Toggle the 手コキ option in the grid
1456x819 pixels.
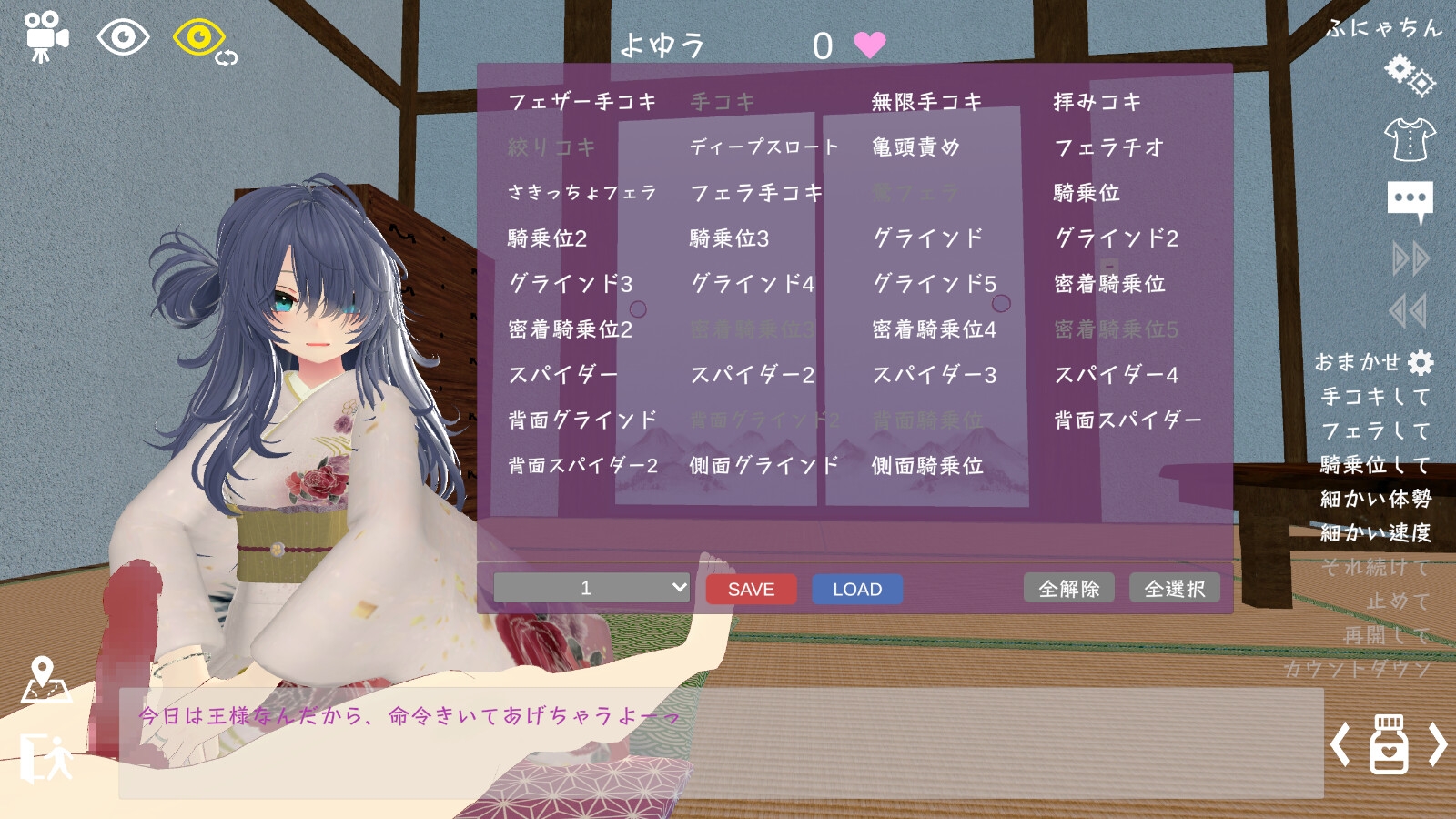[x=722, y=102]
